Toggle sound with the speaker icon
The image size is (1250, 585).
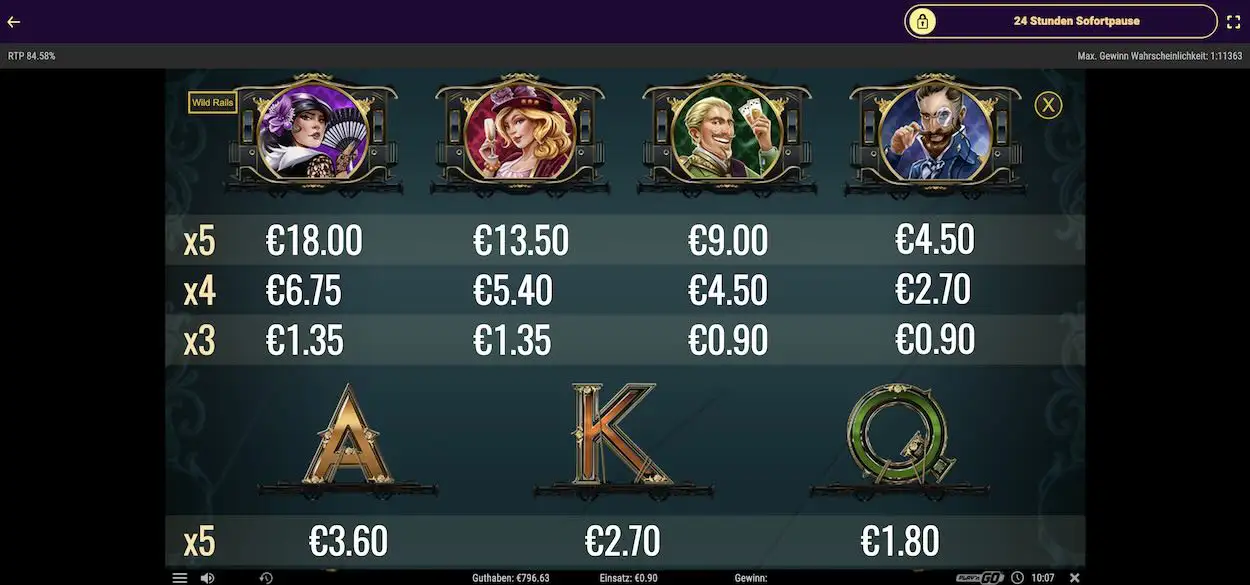tap(207, 578)
